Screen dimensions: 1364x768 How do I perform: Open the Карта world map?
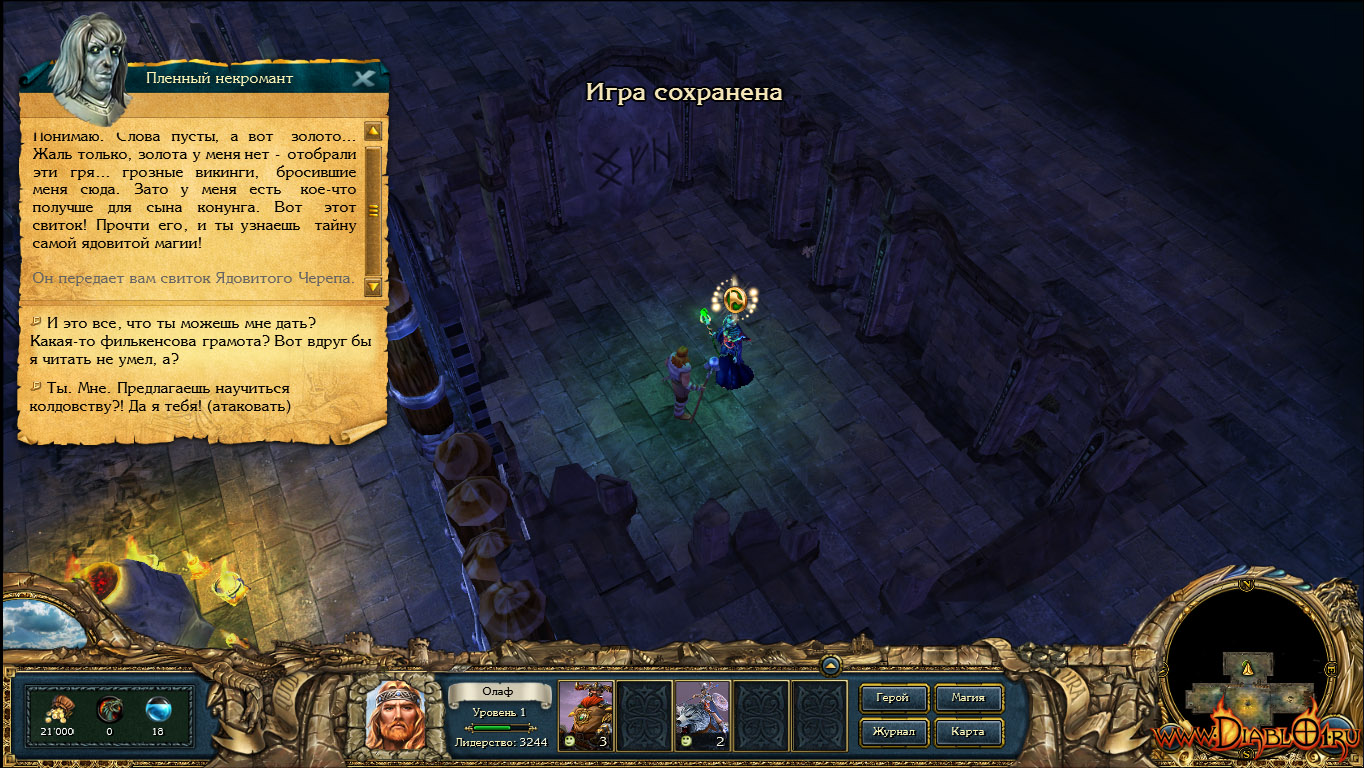click(x=967, y=731)
